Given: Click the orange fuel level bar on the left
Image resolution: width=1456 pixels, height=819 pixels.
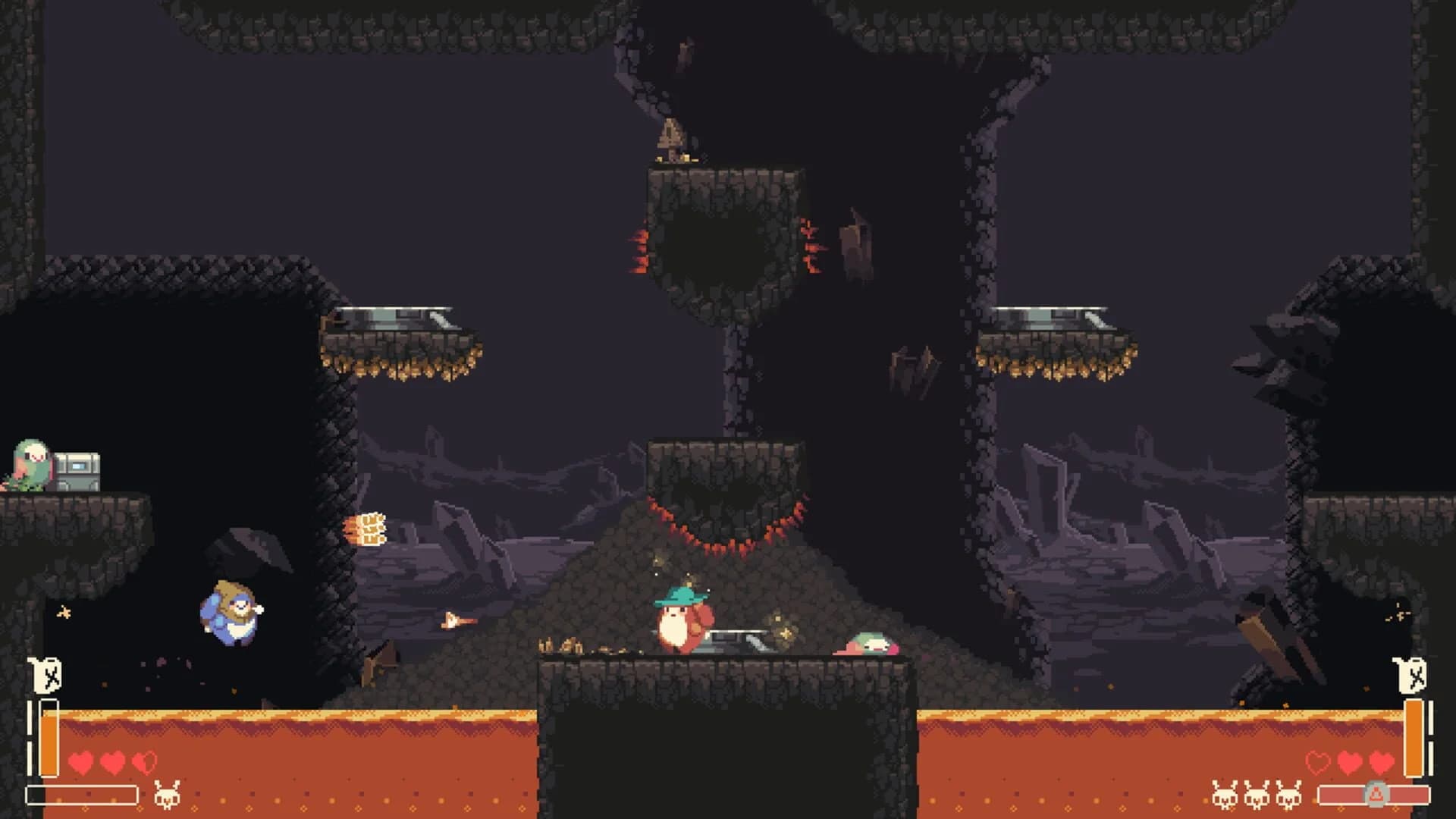Looking at the screenshot, I should (x=49, y=737).
